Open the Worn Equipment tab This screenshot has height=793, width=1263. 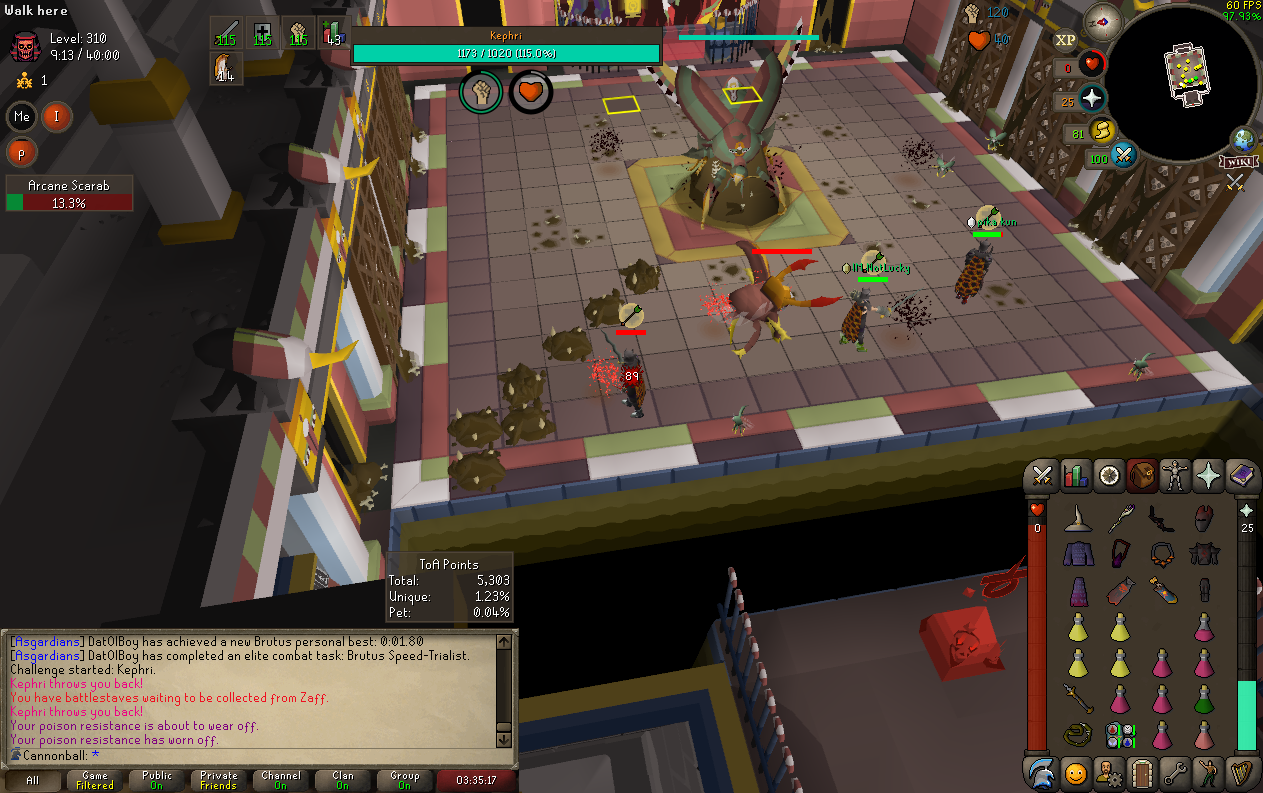pos(1175,476)
